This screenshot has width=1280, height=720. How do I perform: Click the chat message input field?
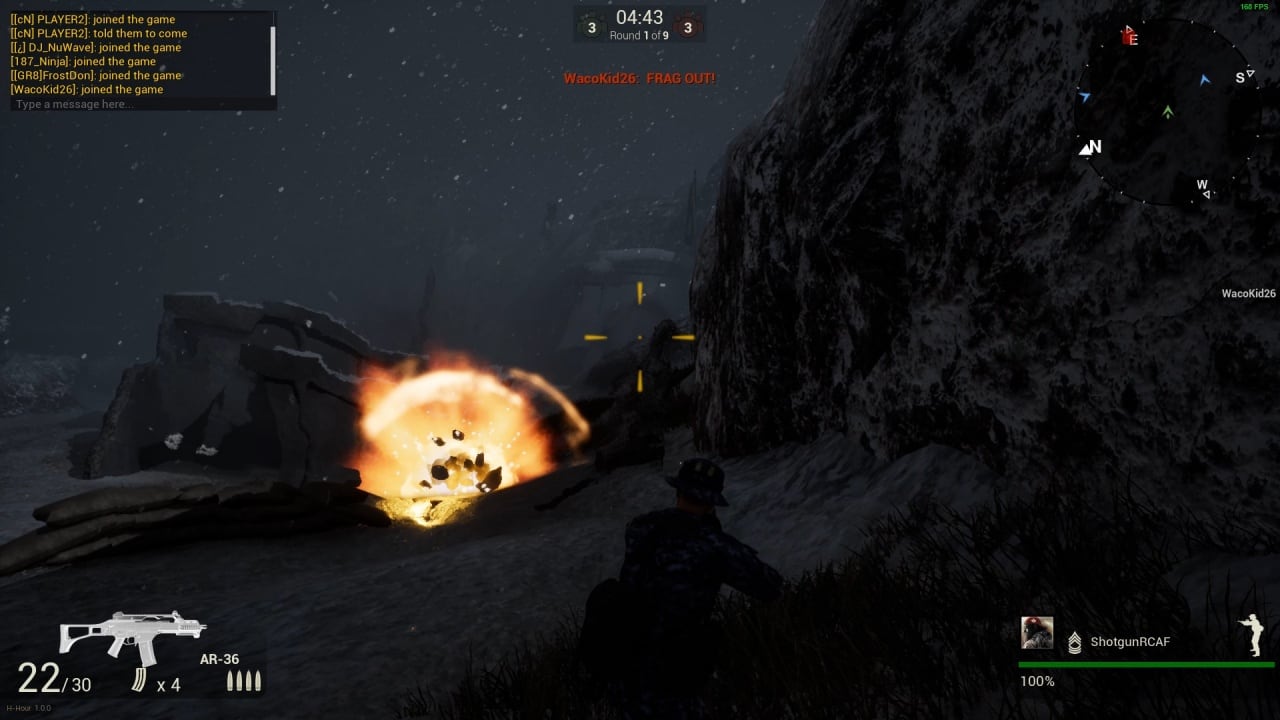tap(140, 104)
